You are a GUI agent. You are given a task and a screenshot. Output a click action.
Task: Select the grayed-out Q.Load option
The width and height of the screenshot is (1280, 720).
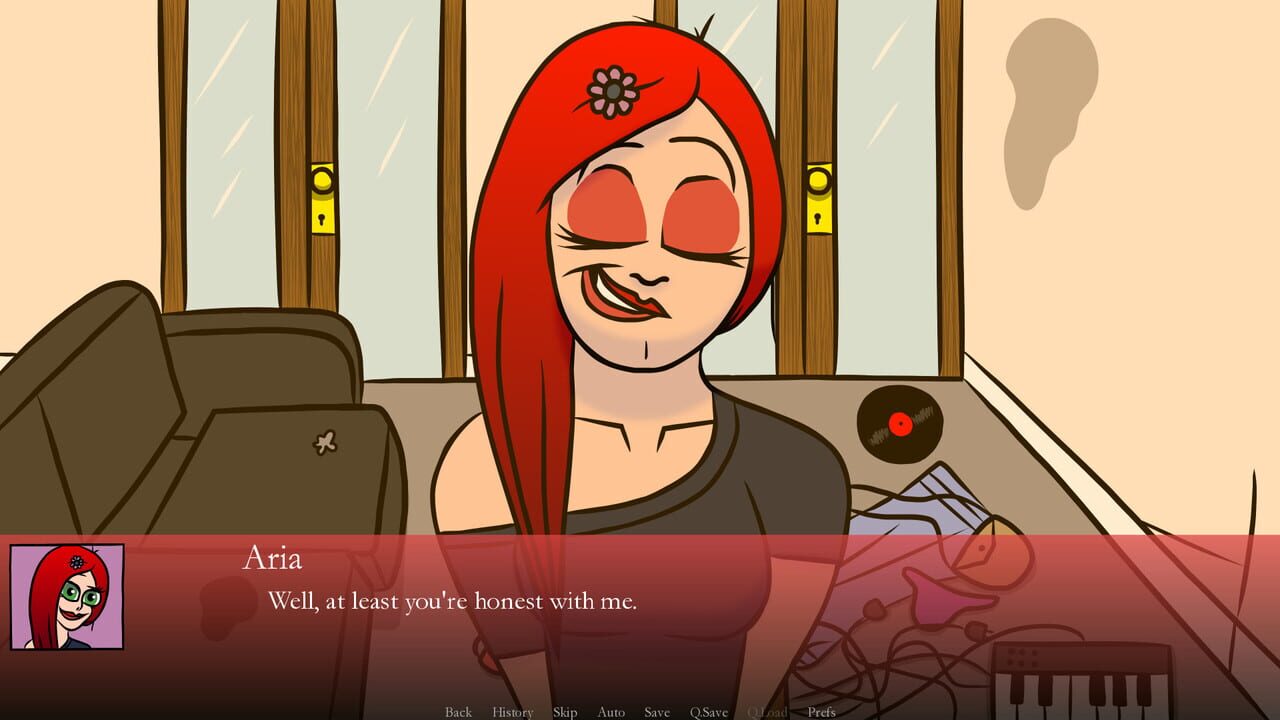pos(766,712)
